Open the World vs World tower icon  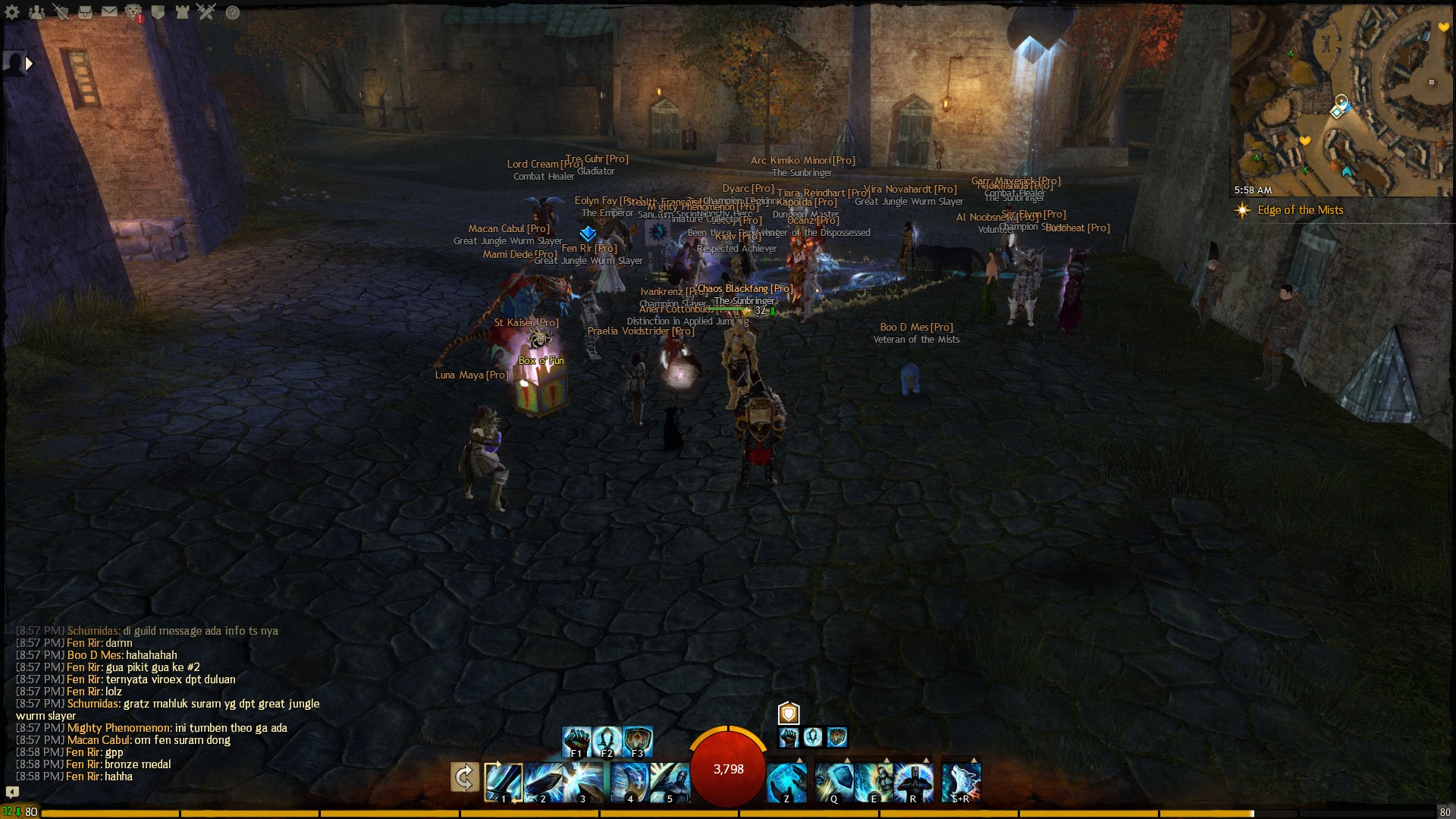pyautogui.click(x=183, y=13)
